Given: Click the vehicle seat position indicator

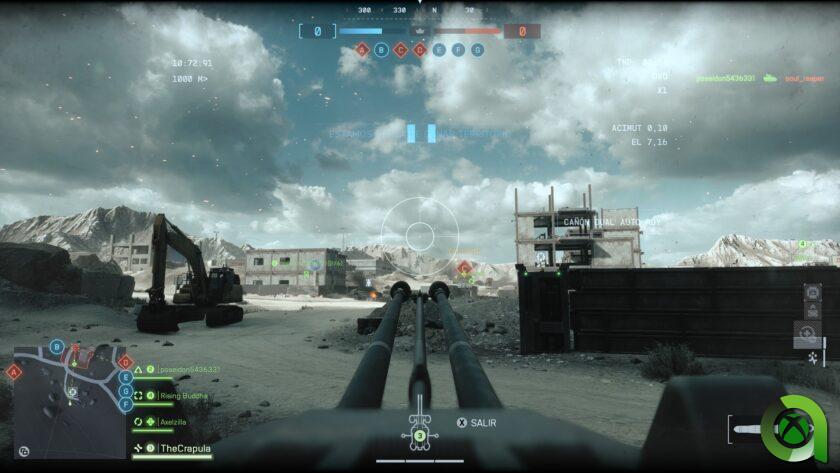Looking at the screenshot, I should (420, 433).
